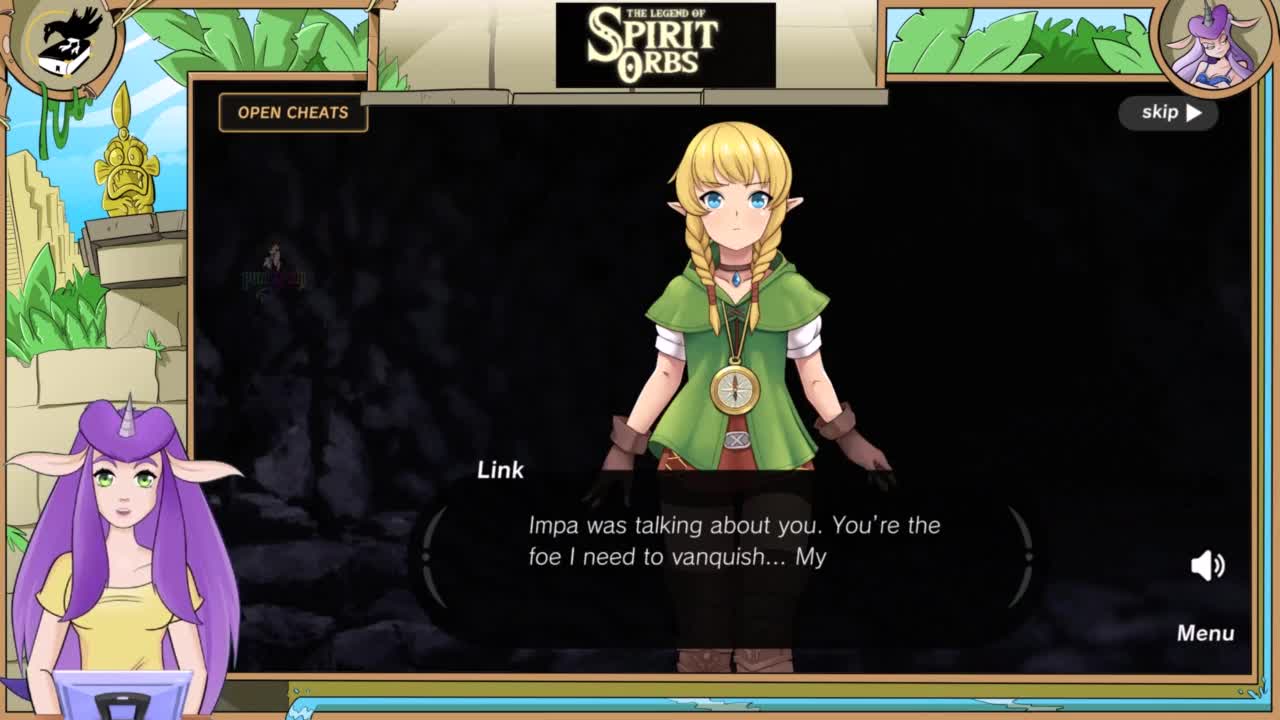Open the game Menu
The image size is (1280, 720).
[x=1205, y=633]
